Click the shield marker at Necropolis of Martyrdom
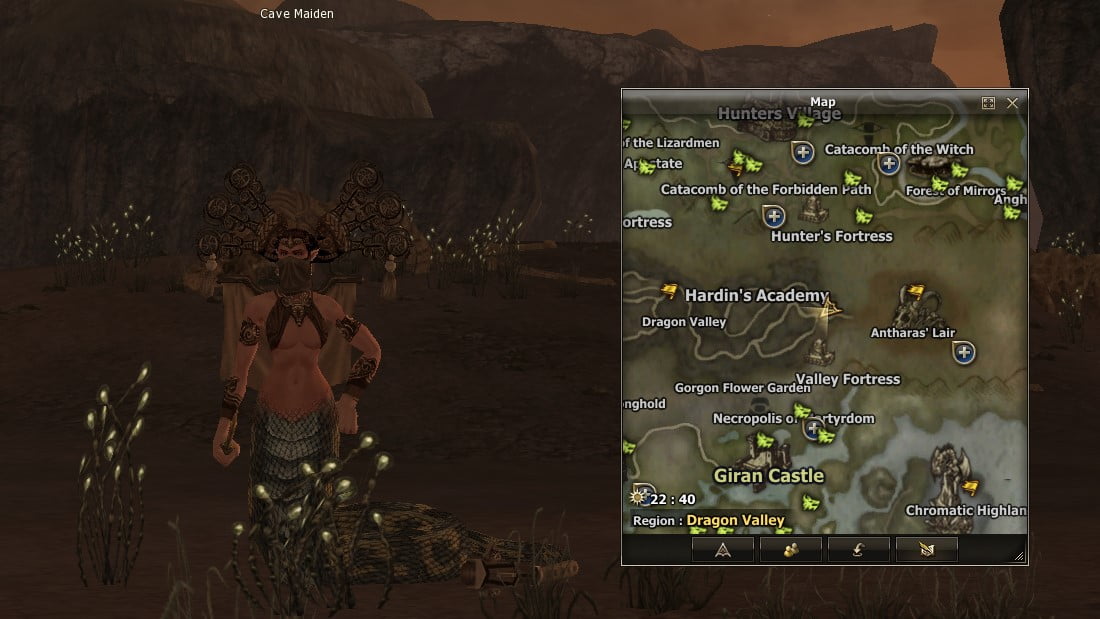The image size is (1100, 619). point(814,425)
